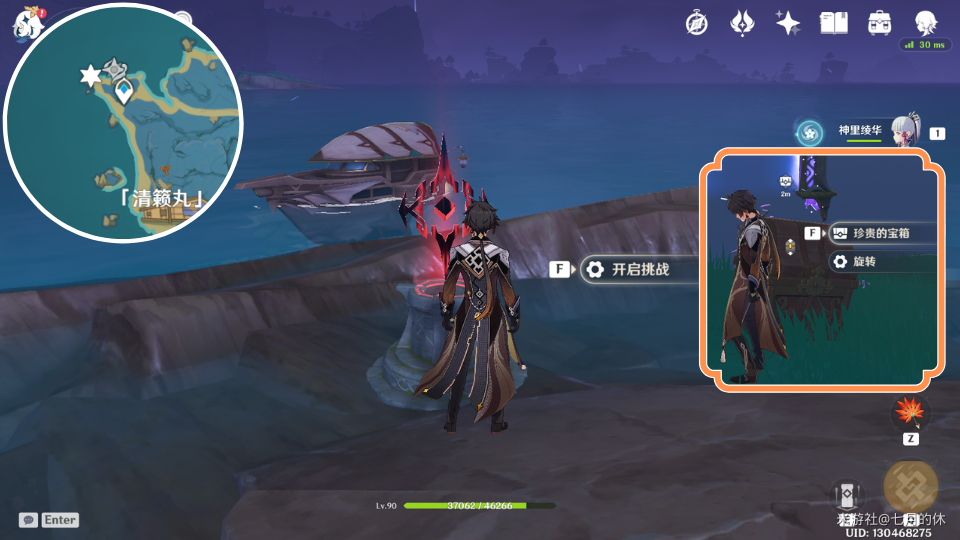Click the blue waypoint marker on minimap
The image size is (960, 540).
(x=123, y=93)
